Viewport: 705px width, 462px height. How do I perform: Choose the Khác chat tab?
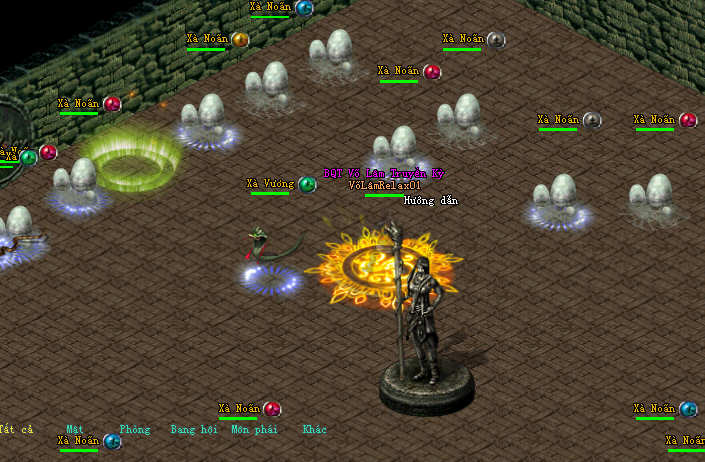point(315,430)
